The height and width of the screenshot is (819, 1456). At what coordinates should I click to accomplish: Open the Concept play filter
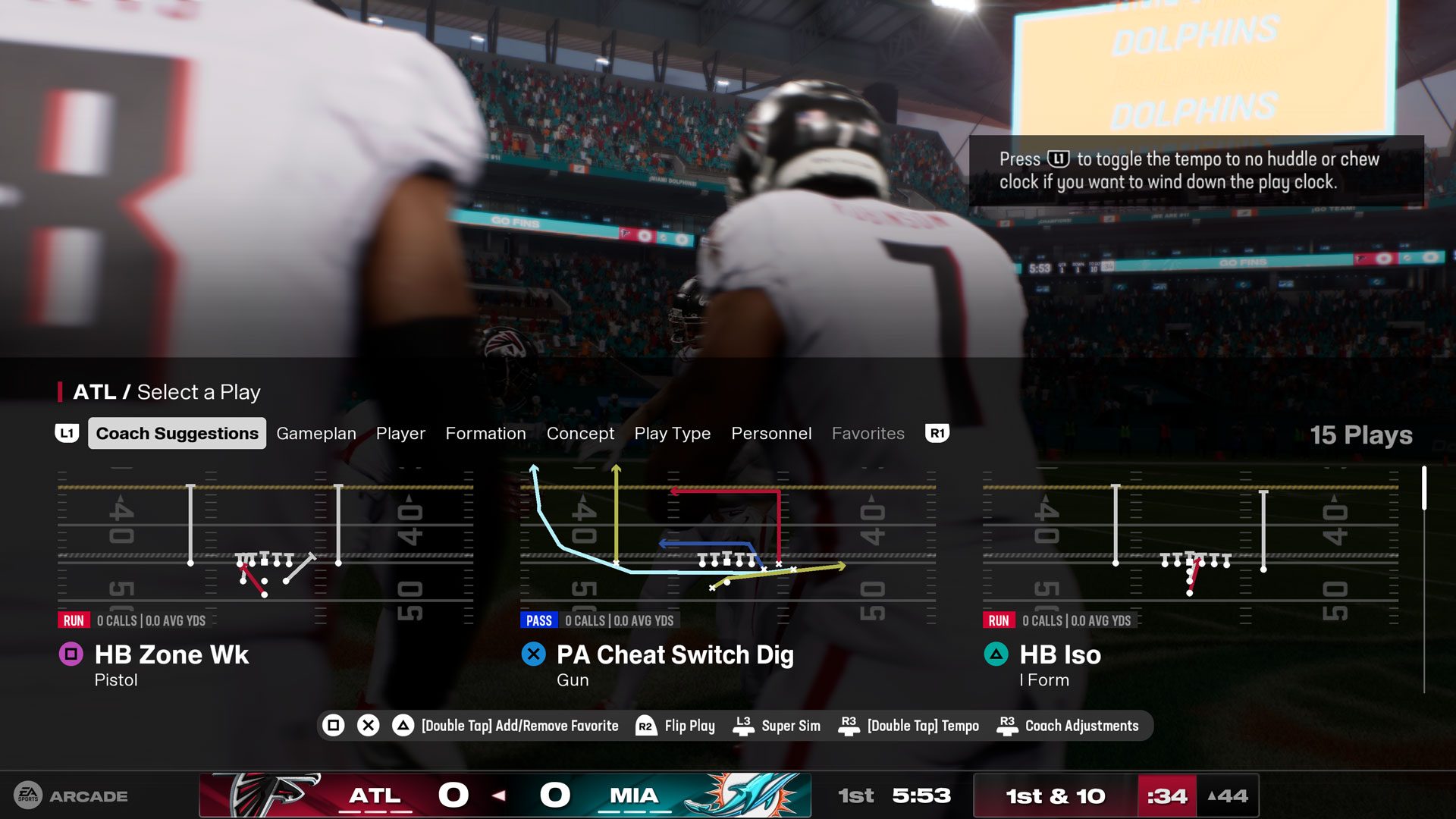pyautogui.click(x=580, y=433)
